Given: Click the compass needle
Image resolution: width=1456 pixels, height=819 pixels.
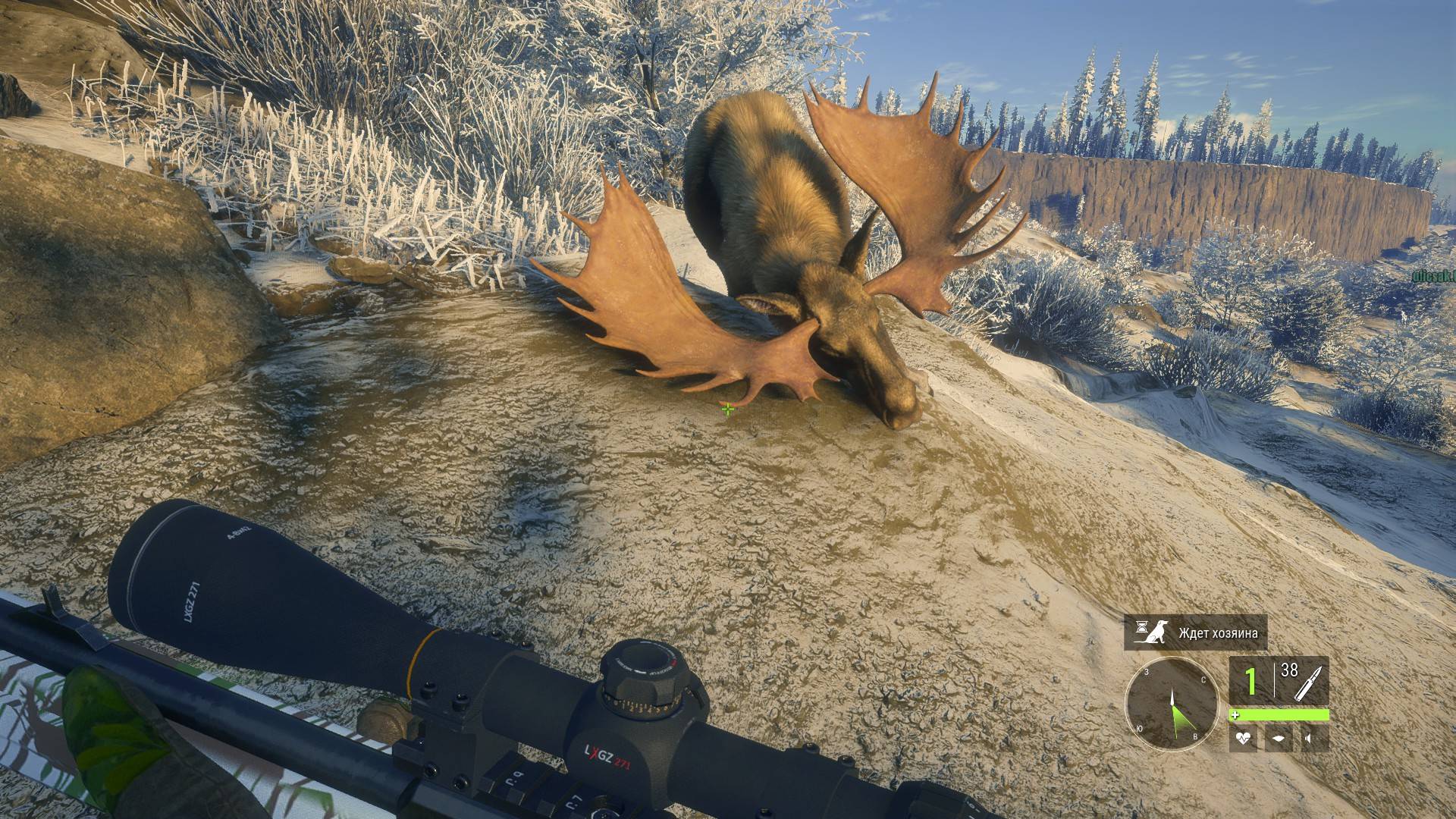Looking at the screenshot, I should [x=1173, y=696].
